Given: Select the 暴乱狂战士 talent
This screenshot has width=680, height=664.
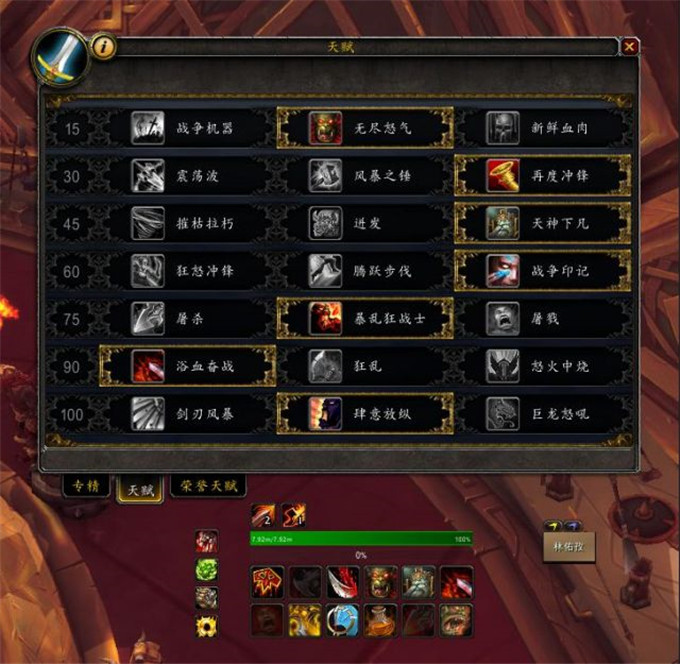Looking at the screenshot, I should pos(365,318).
